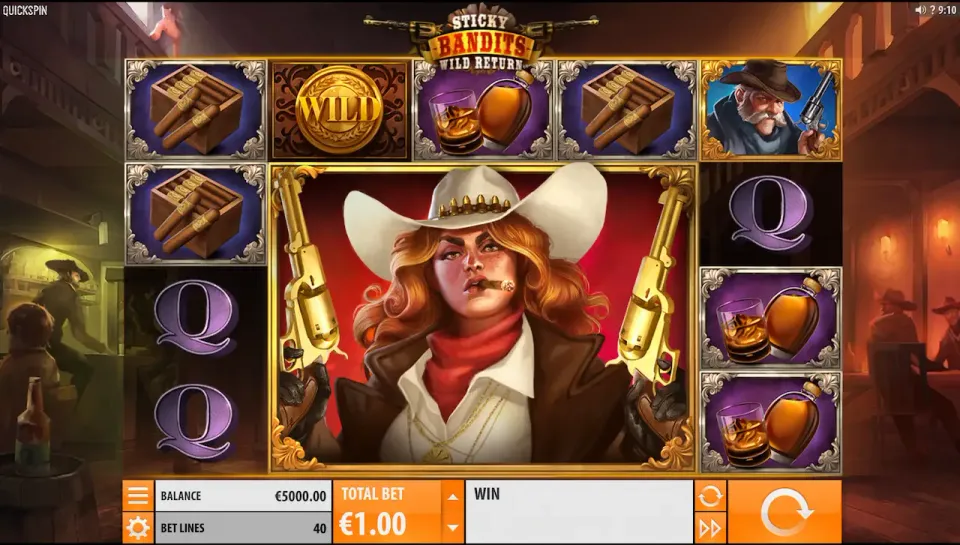The width and height of the screenshot is (960, 545).
Task: Increase the total bet with the up arrow
Action: 453,496
